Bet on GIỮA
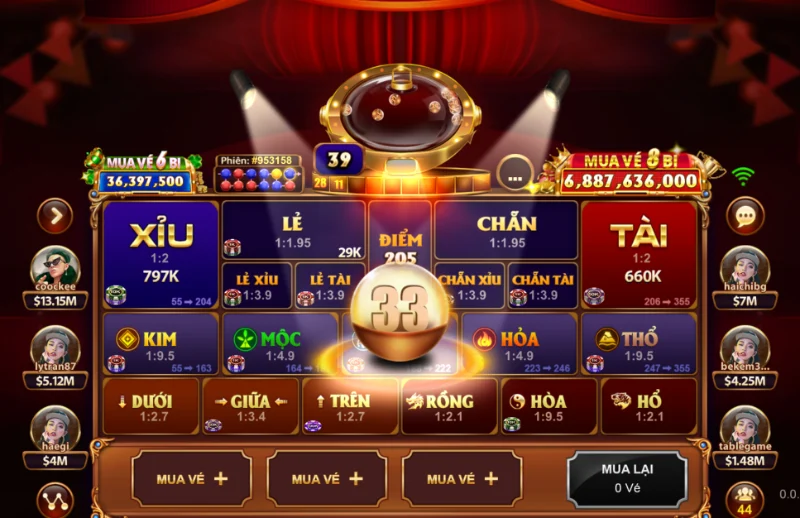The height and width of the screenshot is (518, 800). (250, 405)
